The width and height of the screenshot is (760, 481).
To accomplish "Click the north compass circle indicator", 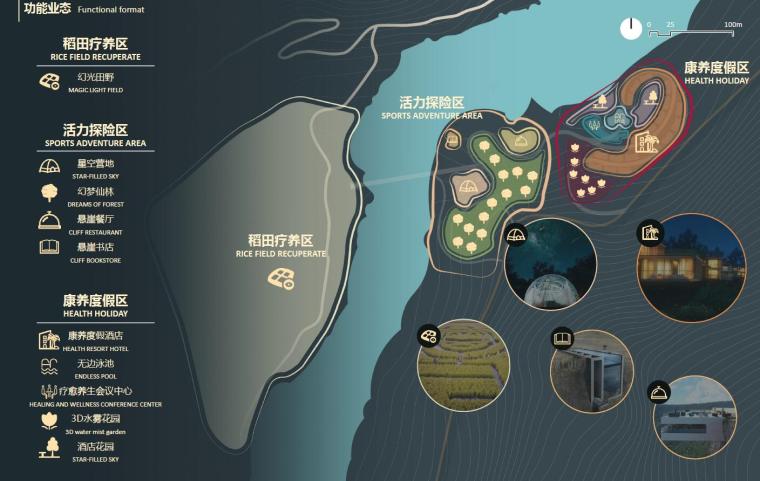I will click(x=631, y=29).
